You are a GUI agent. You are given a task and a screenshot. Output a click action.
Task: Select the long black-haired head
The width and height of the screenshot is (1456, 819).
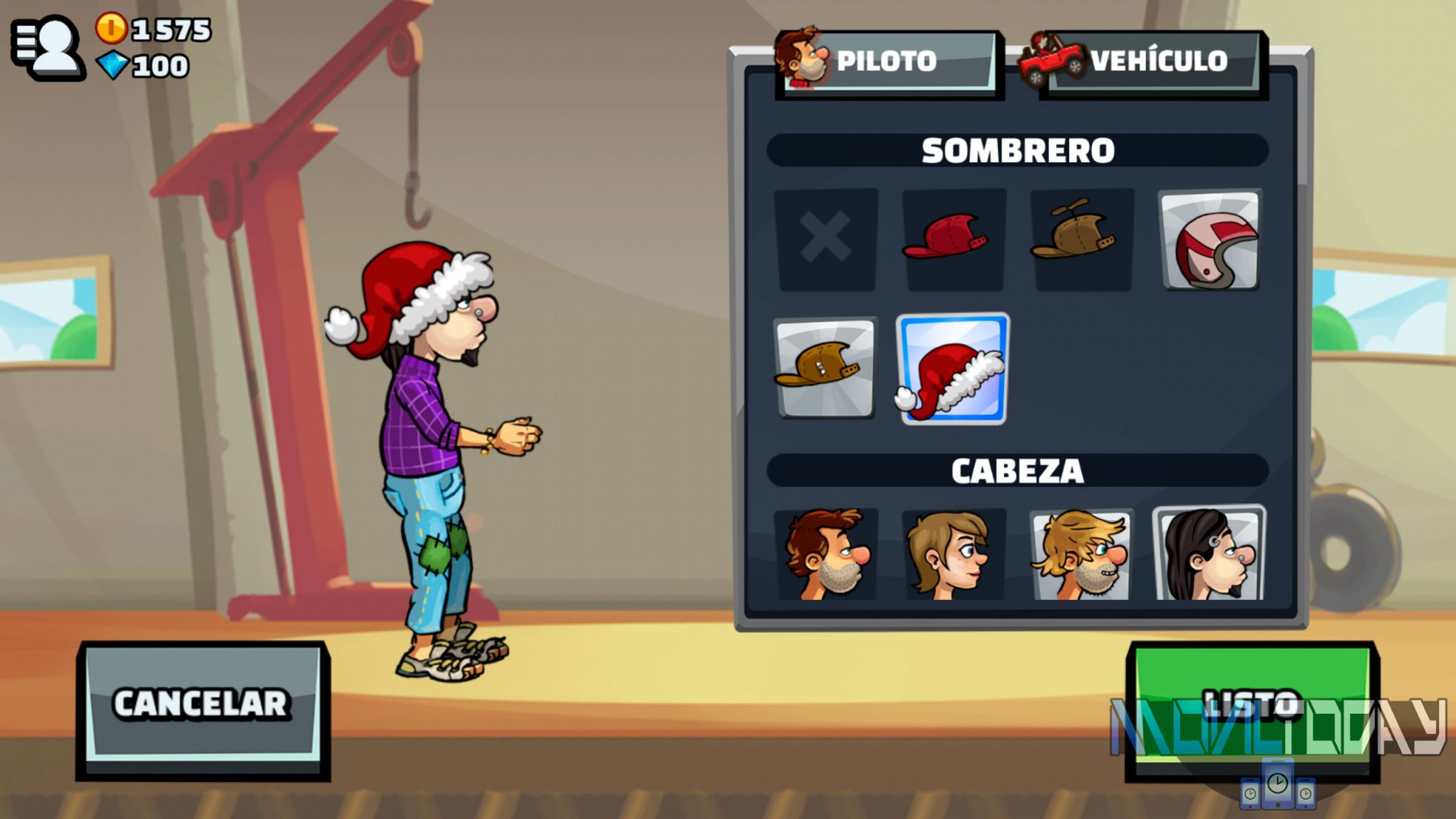tap(1210, 555)
